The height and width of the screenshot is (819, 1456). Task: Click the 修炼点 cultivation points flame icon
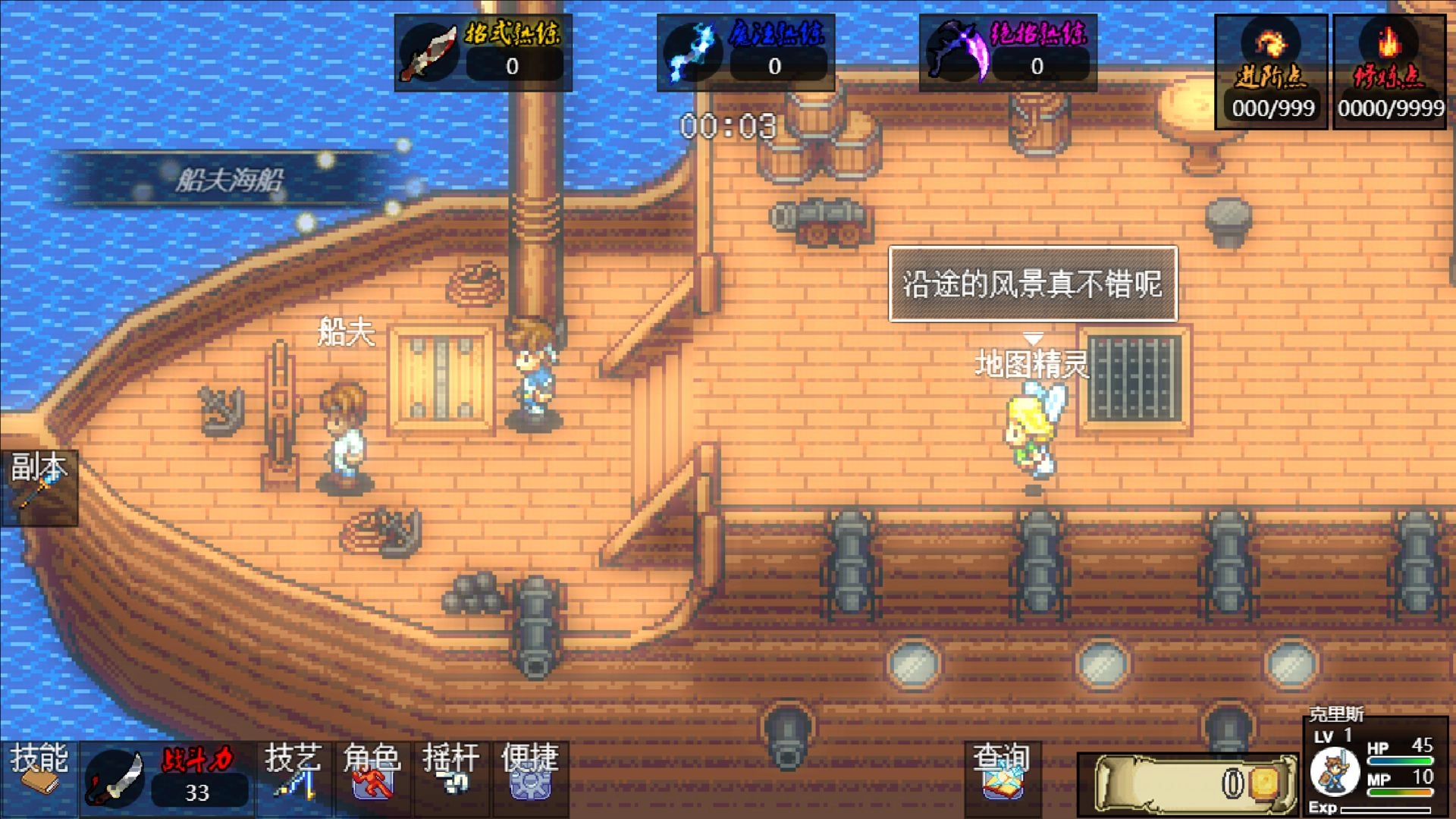click(1389, 45)
